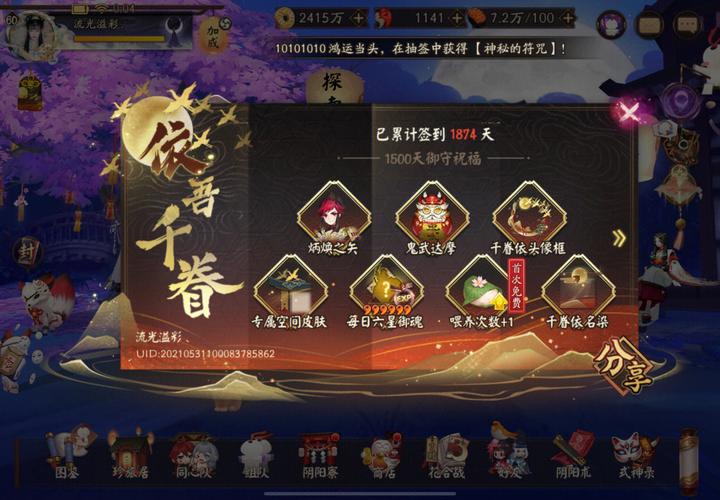Add jade currency with the plus button
This screenshot has width=720, height=500.
(x=456, y=17)
